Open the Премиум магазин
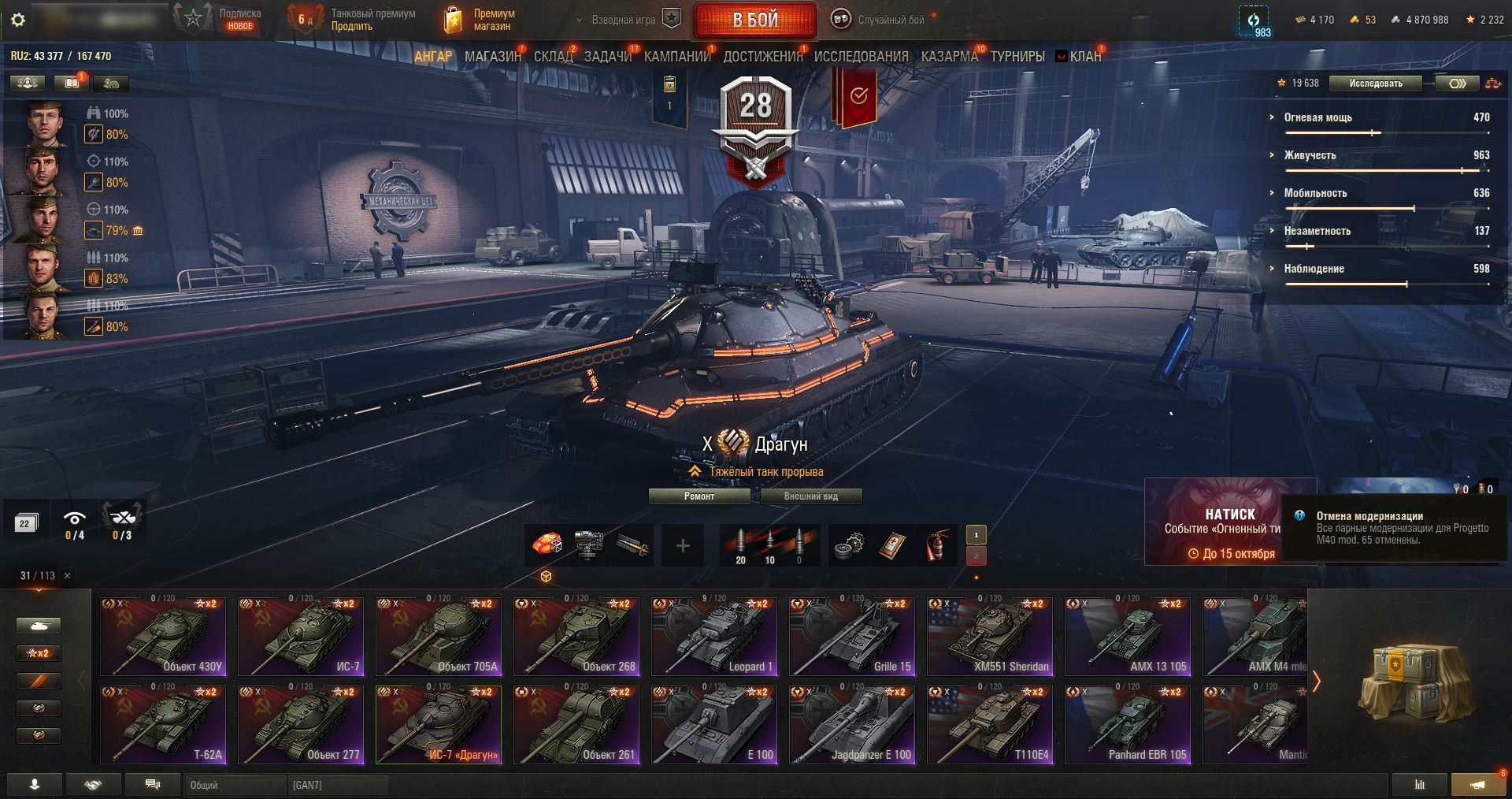The width and height of the screenshot is (1512, 799). (x=481, y=20)
